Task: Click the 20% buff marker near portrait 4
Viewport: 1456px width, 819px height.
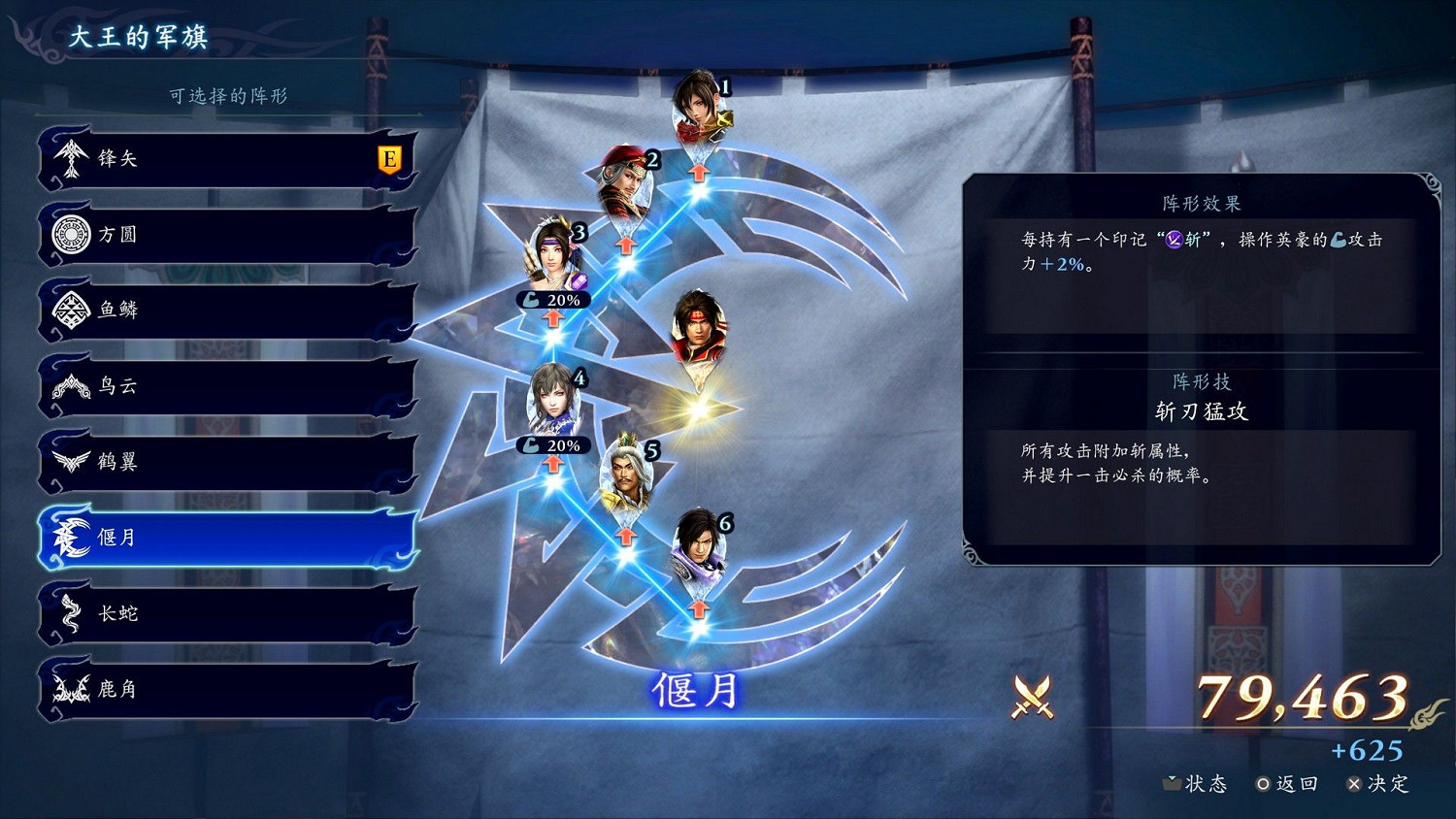Action: (554, 445)
